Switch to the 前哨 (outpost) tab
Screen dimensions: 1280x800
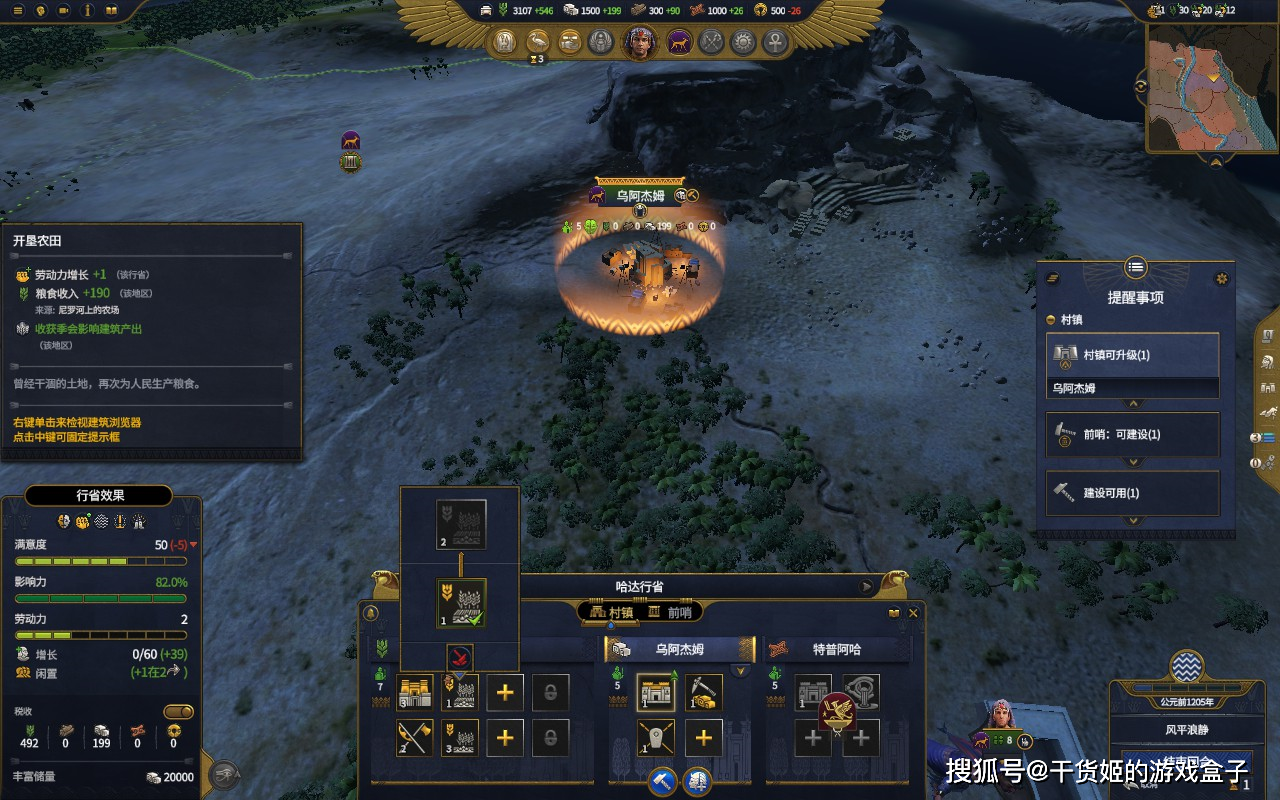point(670,612)
